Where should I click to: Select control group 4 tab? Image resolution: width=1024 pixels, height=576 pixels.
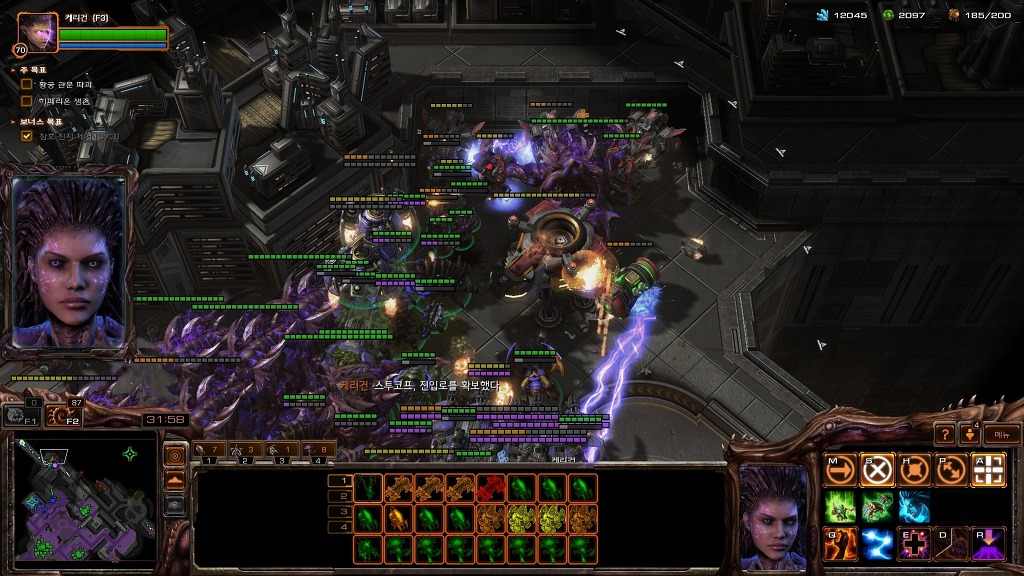tap(320, 452)
